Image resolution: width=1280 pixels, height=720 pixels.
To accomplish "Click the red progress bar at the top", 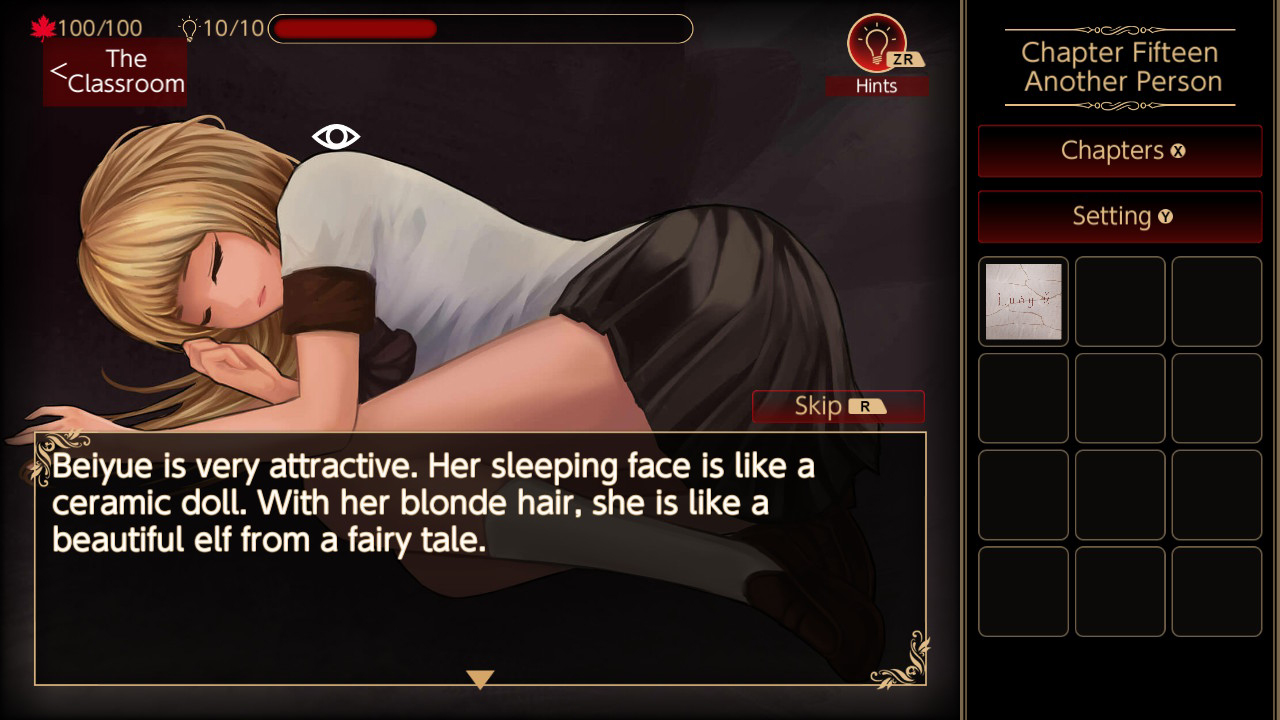I will pyautogui.click(x=355, y=29).
